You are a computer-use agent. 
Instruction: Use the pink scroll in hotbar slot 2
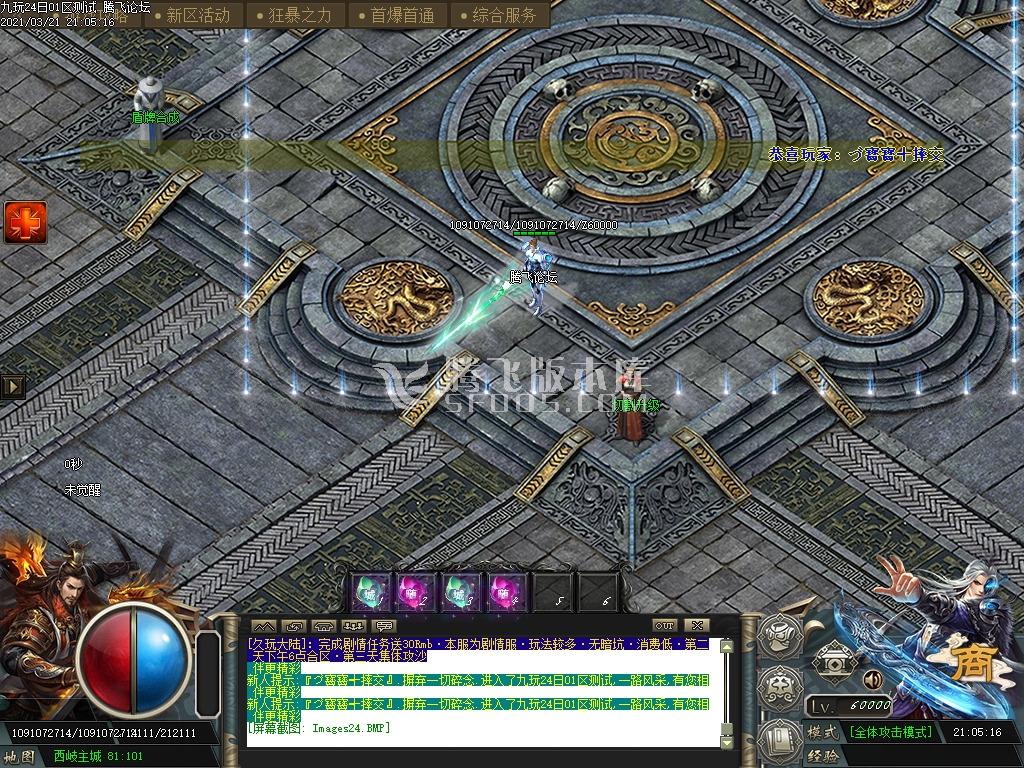(413, 593)
